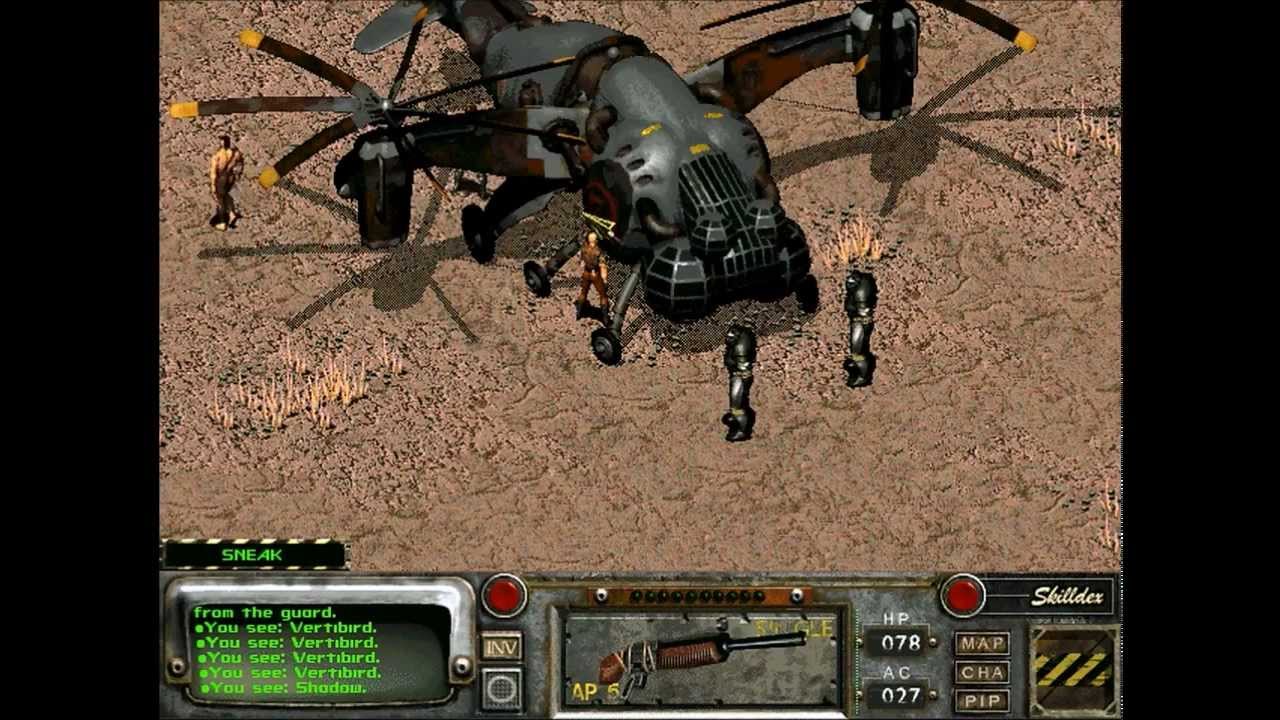
Task: Open the character screen via CHA button
Action: [x=983, y=674]
